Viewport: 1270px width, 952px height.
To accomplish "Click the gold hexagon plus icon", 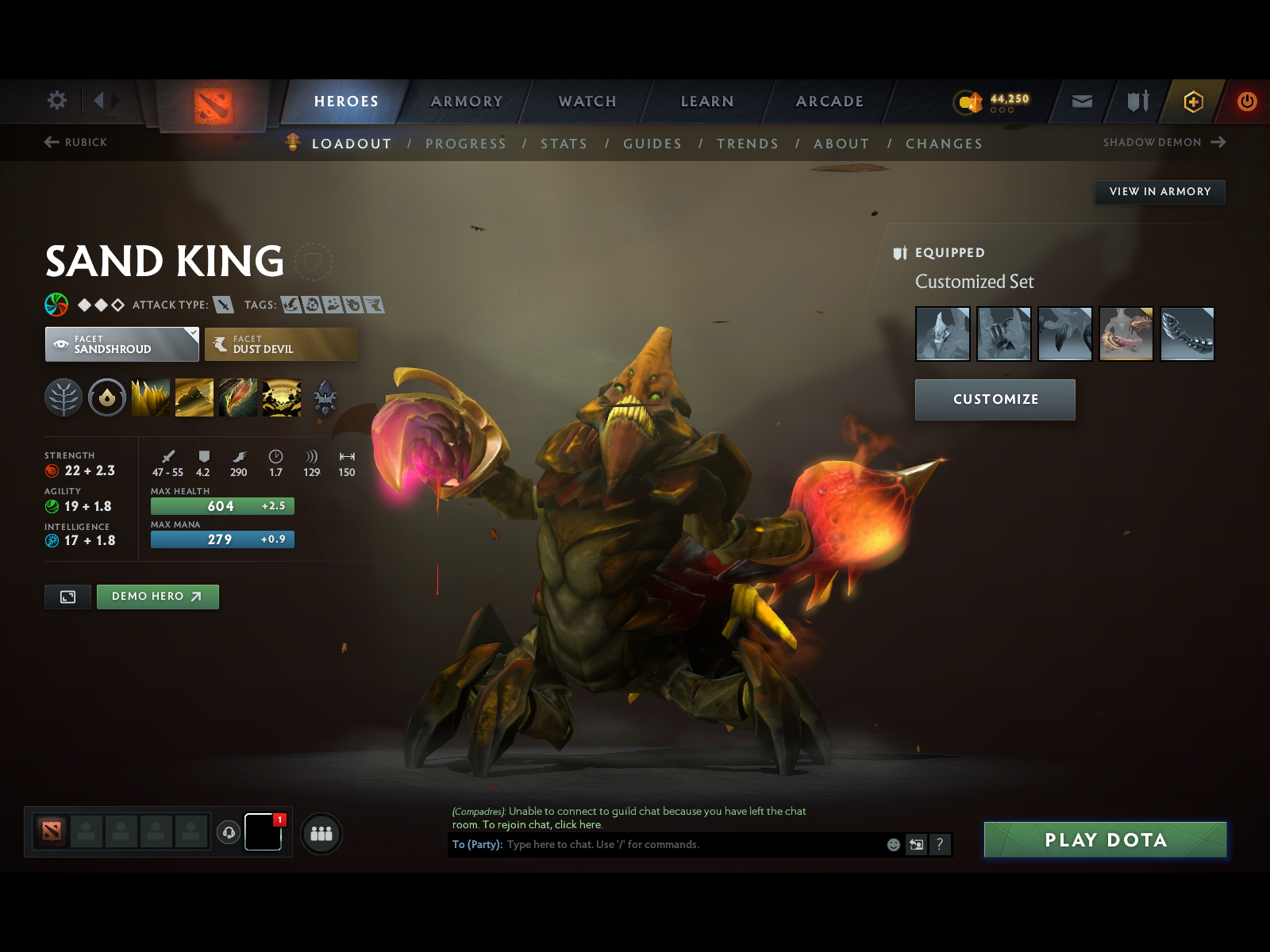I will [x=1193, y=102].
